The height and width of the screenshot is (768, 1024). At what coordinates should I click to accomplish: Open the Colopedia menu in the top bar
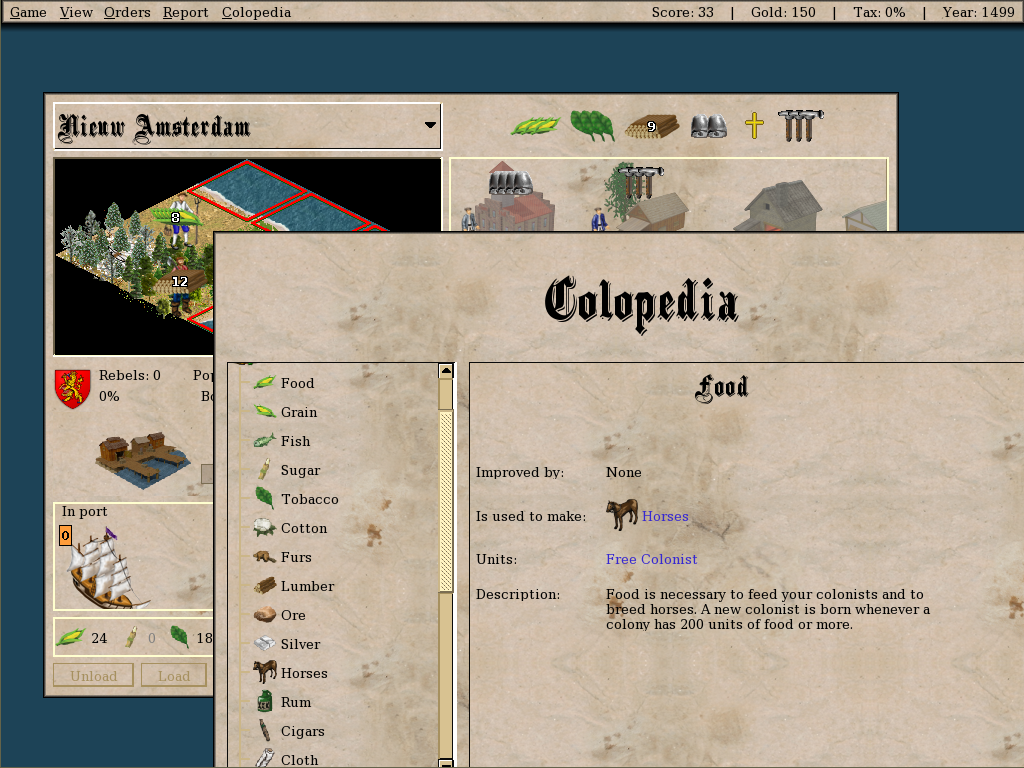256,12
